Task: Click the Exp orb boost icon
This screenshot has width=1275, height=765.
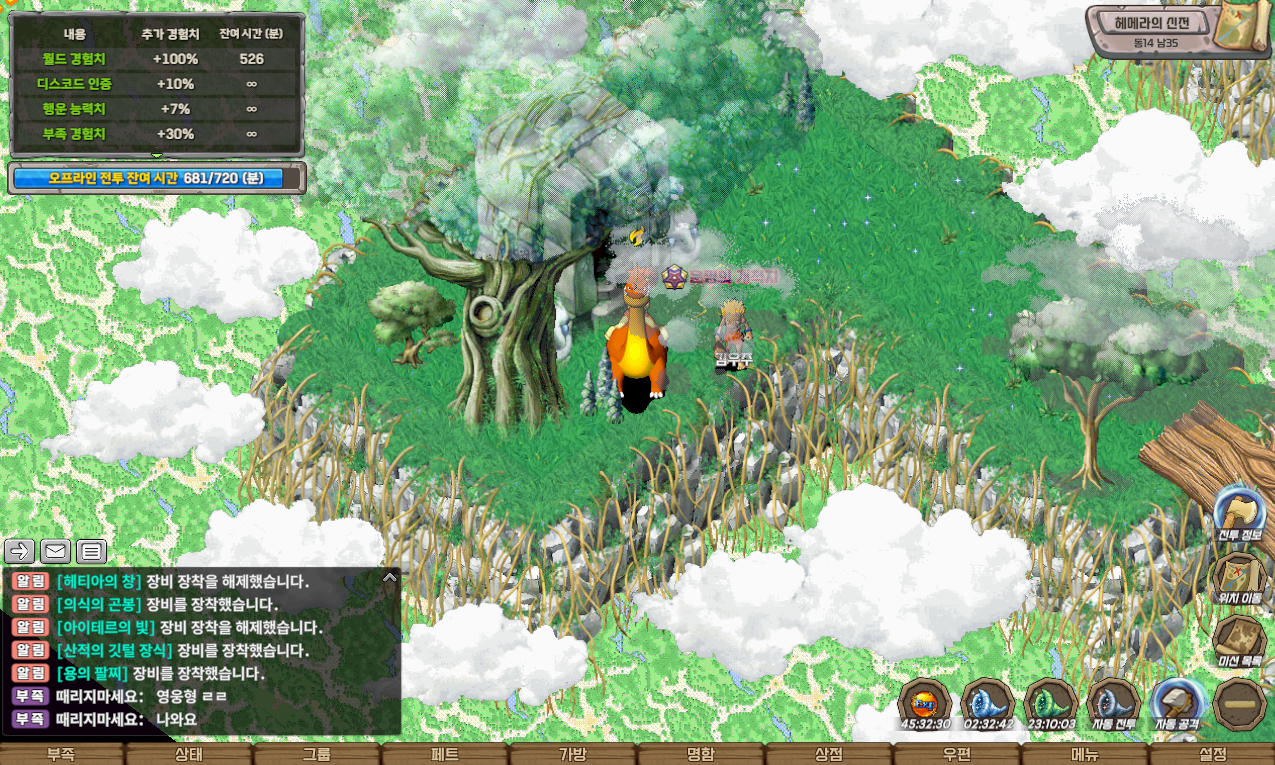Action: 925,703
